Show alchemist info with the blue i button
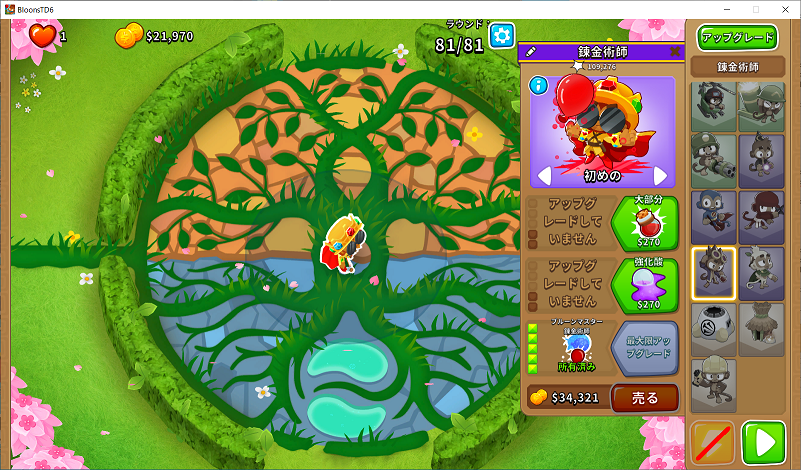The height and width of the screenshot is (470, 801). click(x=539, y=87)
